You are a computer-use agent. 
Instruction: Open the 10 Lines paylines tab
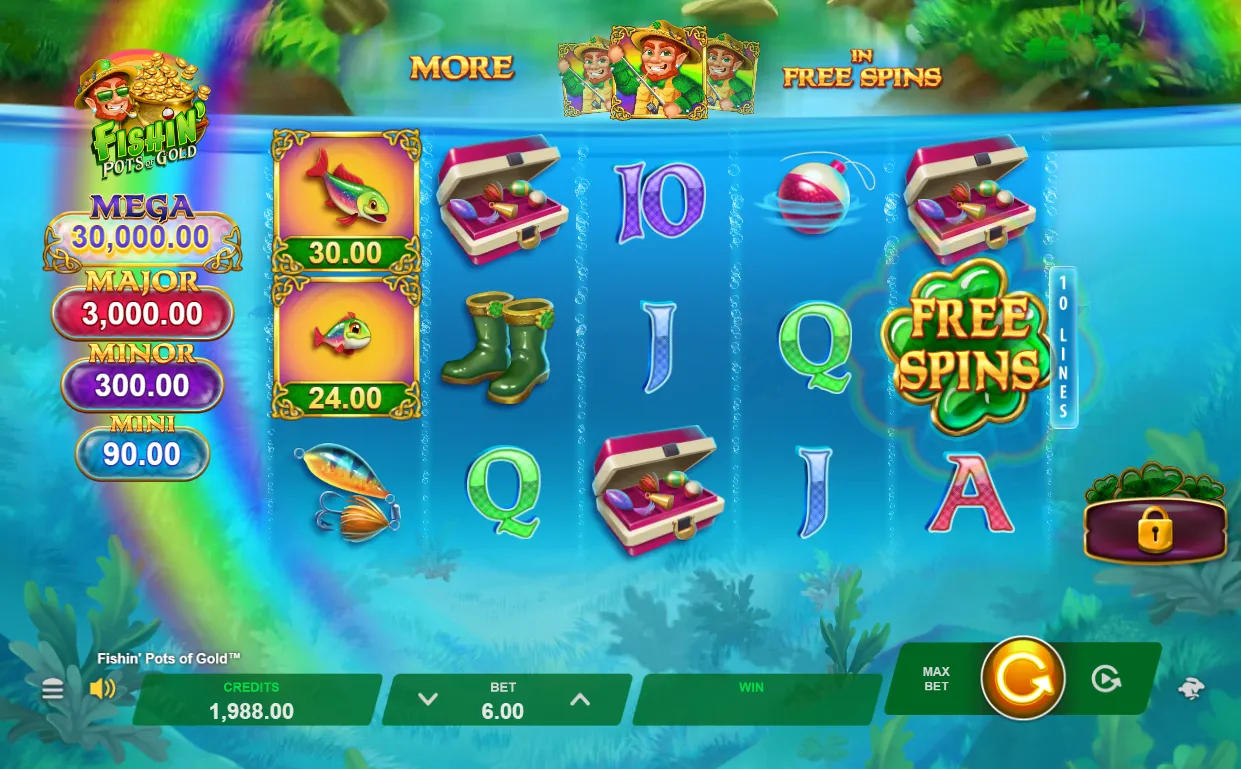tap(1063, 347)
